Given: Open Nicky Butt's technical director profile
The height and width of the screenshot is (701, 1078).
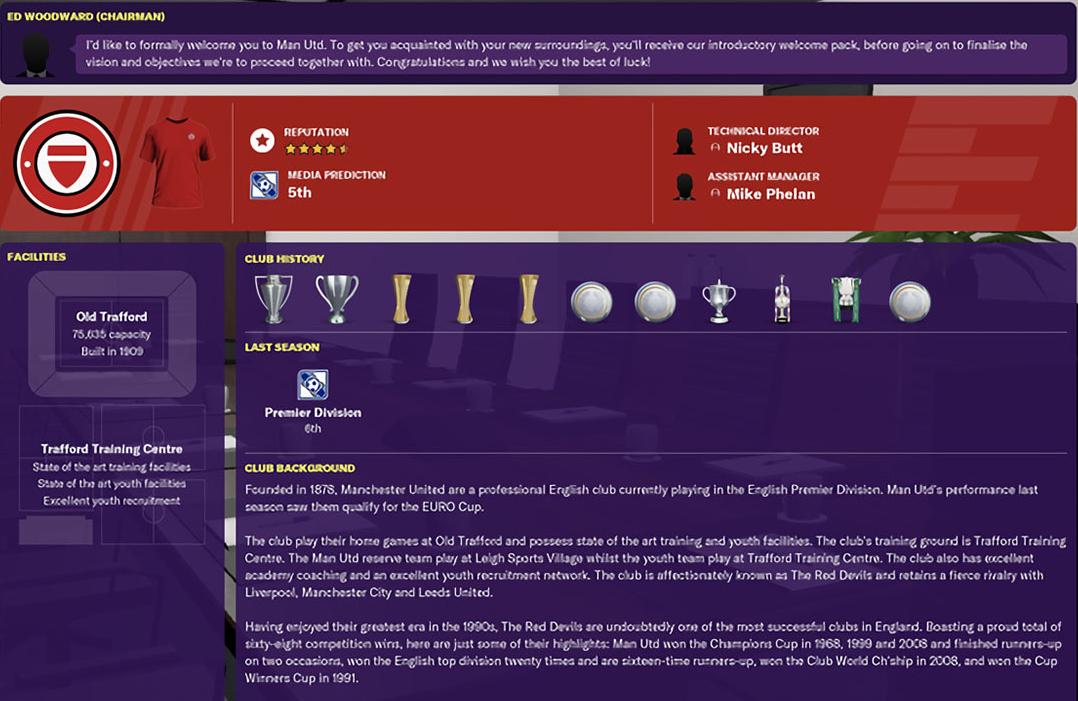Looking at the screenshot, I should tap(764, 148).
